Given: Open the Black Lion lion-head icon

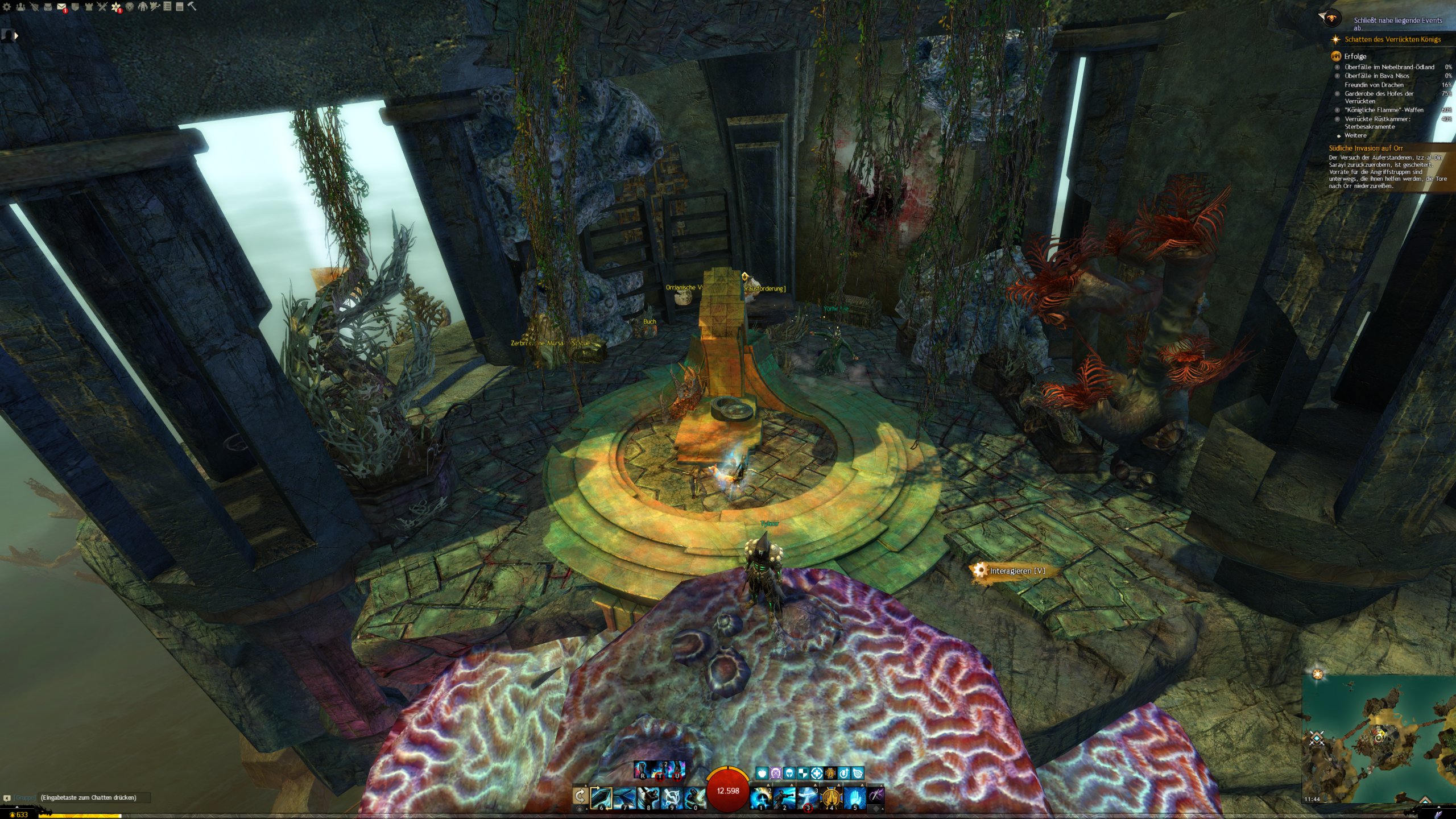Looking at the screenshot, I should (130, 7).
